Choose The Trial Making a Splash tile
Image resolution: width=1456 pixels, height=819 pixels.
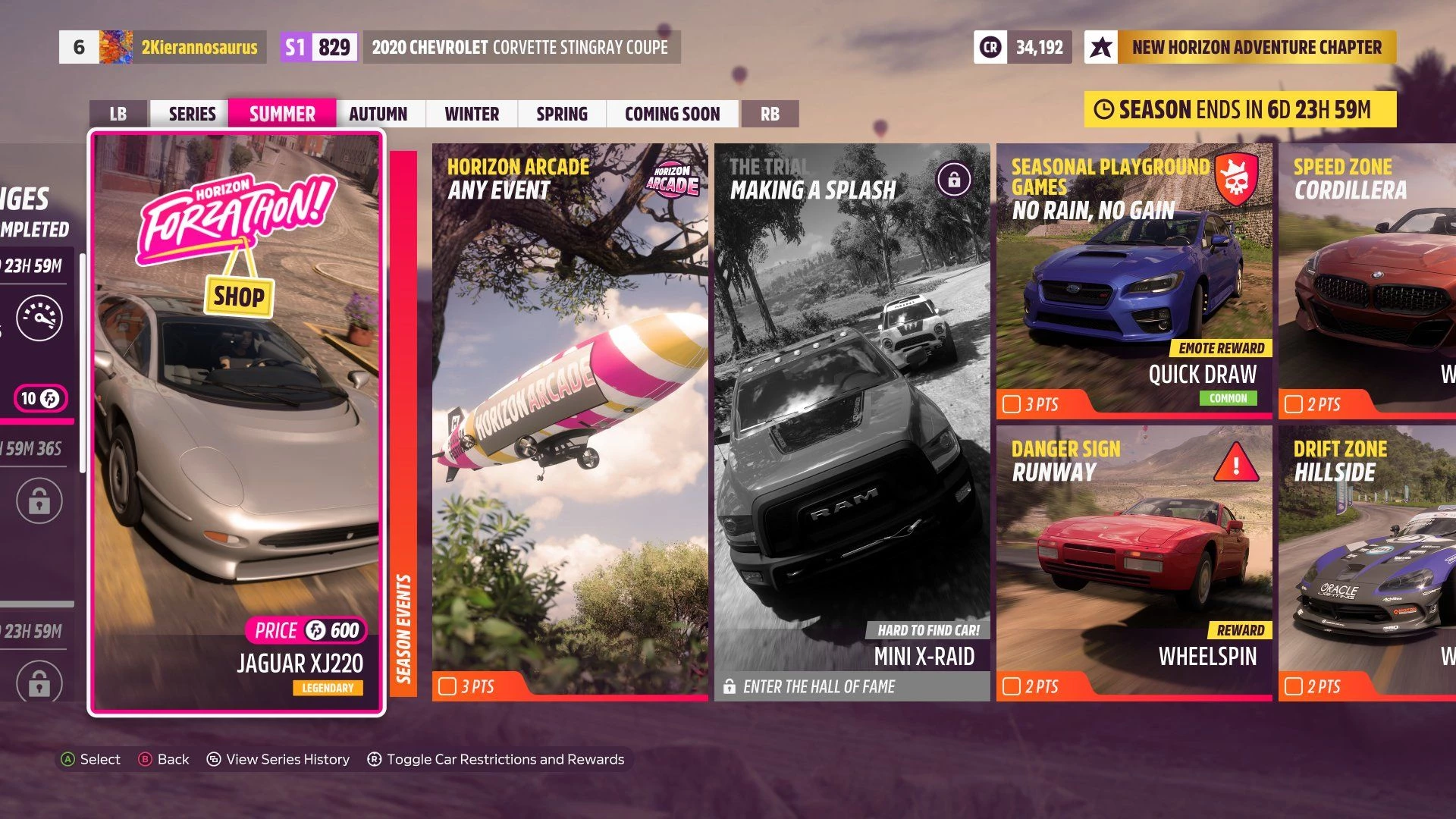click(852, 422)
